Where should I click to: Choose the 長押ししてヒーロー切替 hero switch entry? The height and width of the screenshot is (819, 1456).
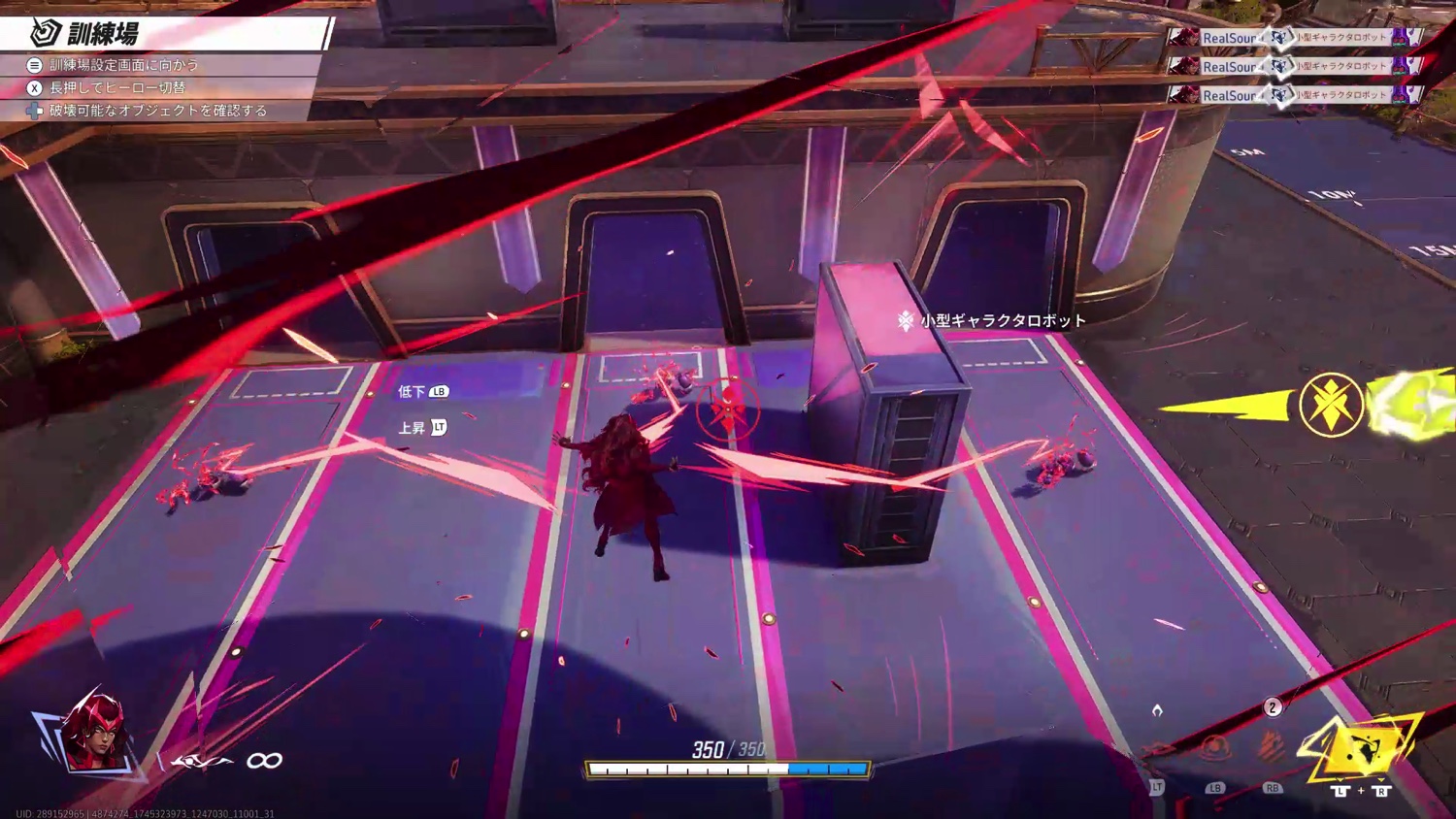(116, 87)
